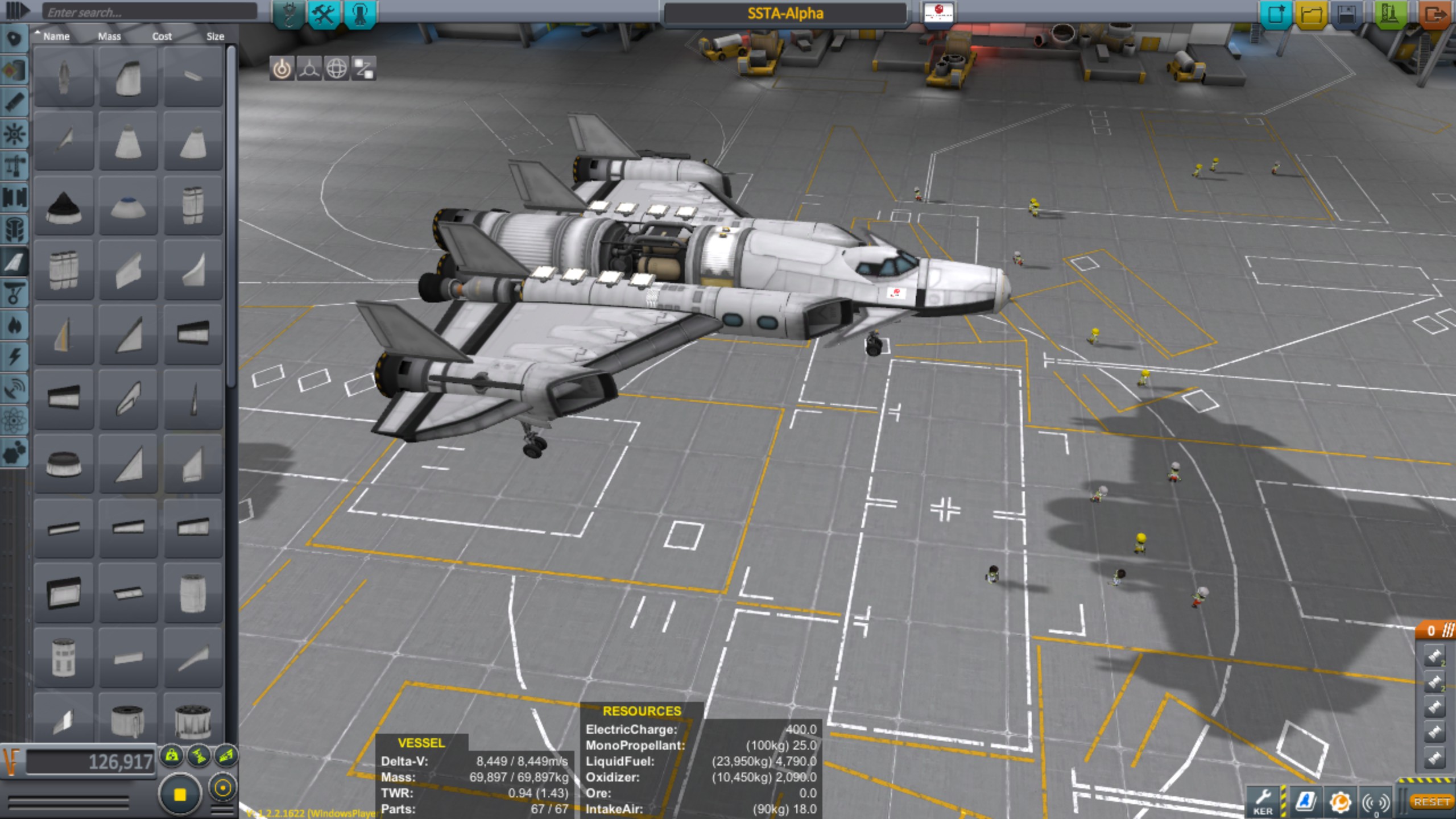Sort the parts list by Mass

pos(109,36)
